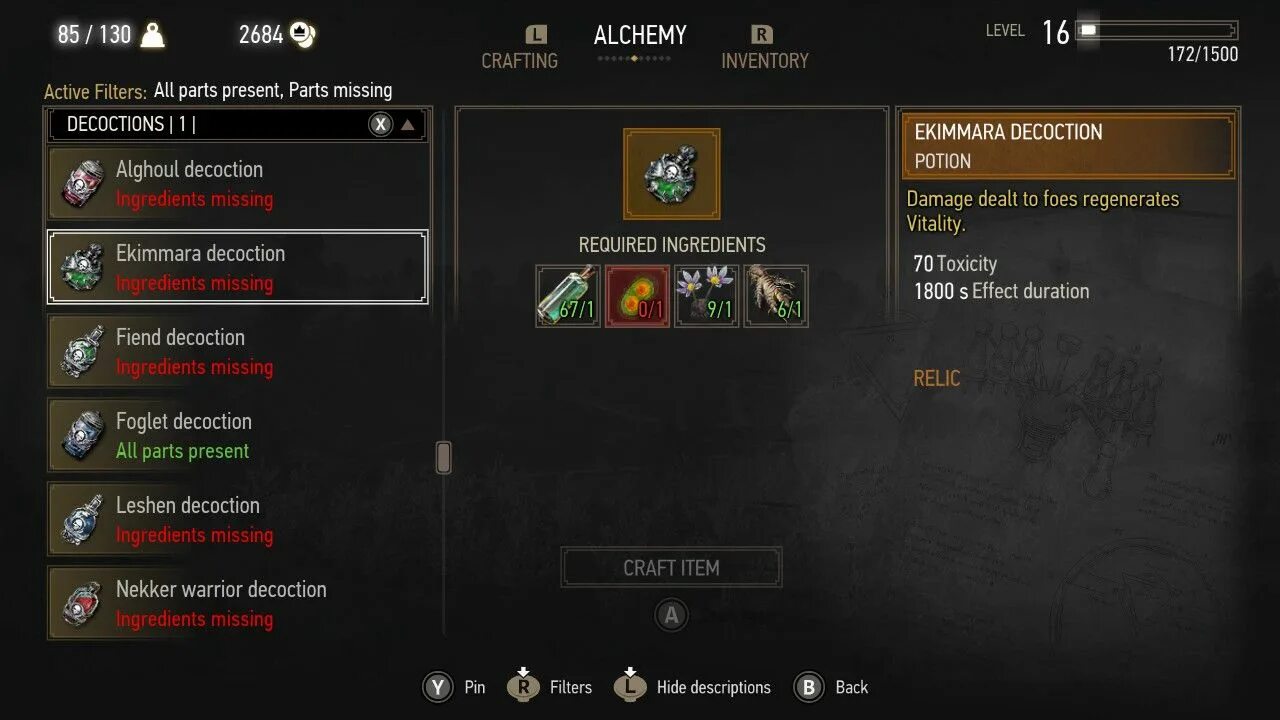Click the Ekimmara decoction potion preview
This screenshot has height=720, width=1280.
tap(671, 174)
